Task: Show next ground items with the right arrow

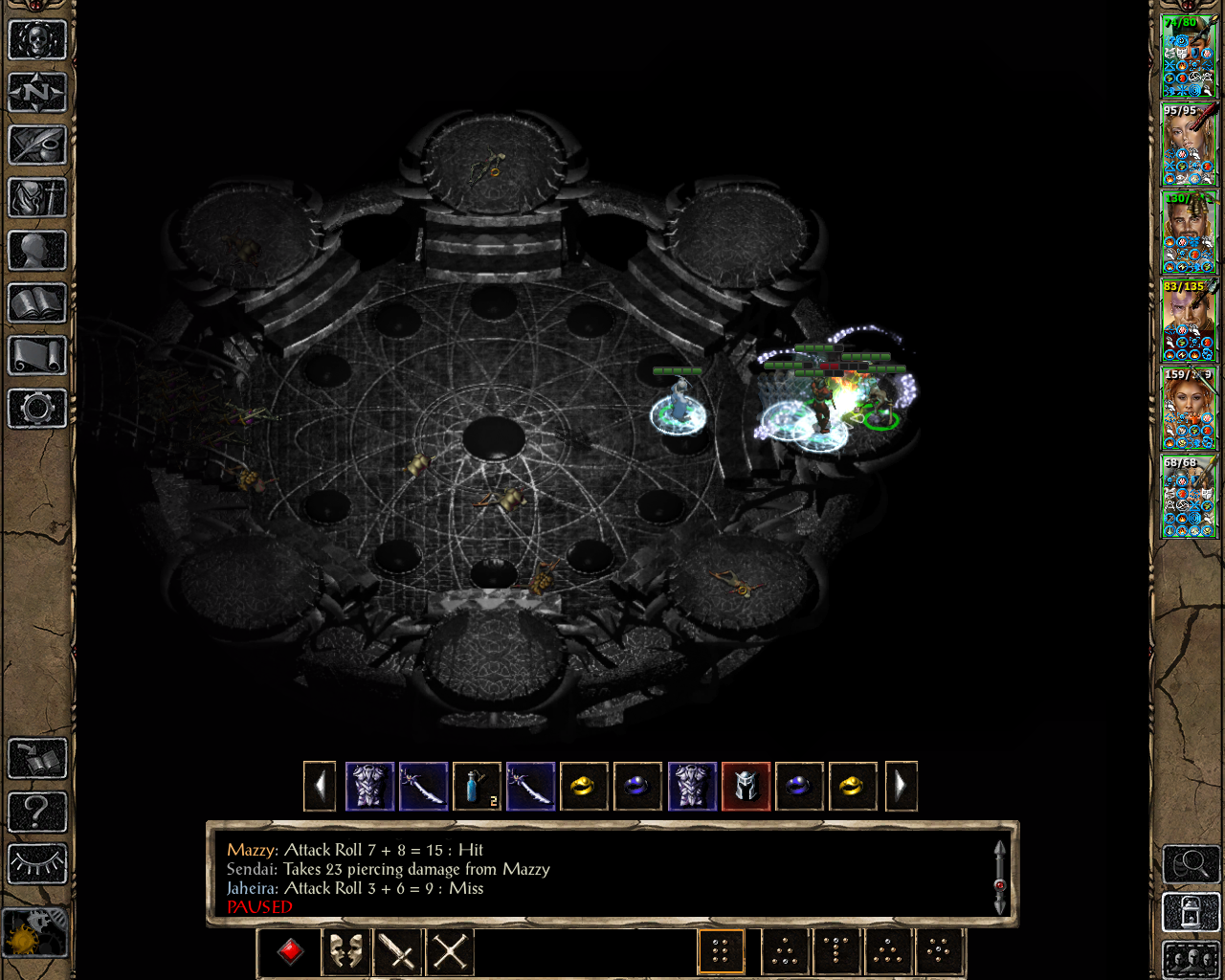Action: click(901, 787)
